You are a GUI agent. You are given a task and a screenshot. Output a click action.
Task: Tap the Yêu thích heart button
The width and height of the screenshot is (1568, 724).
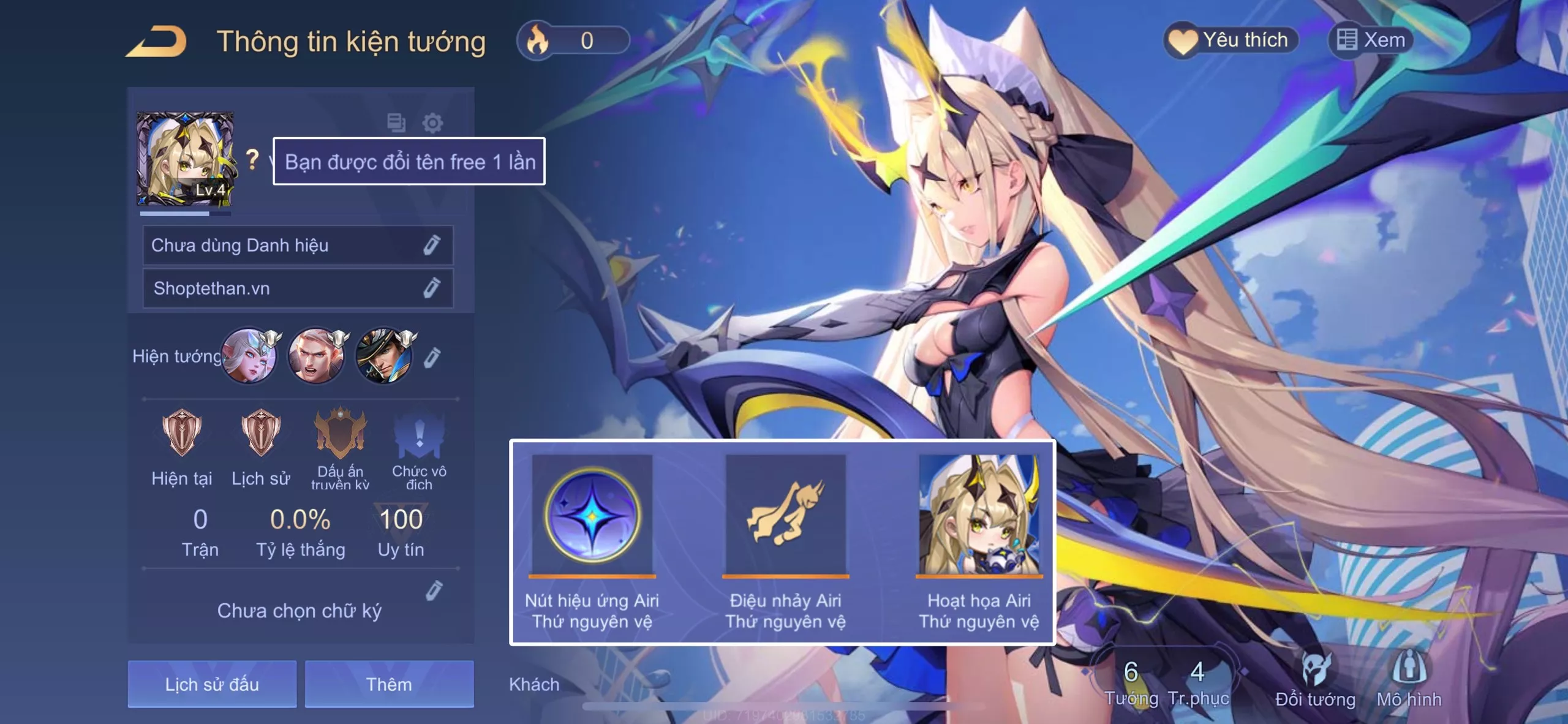tap(1230, 40)
